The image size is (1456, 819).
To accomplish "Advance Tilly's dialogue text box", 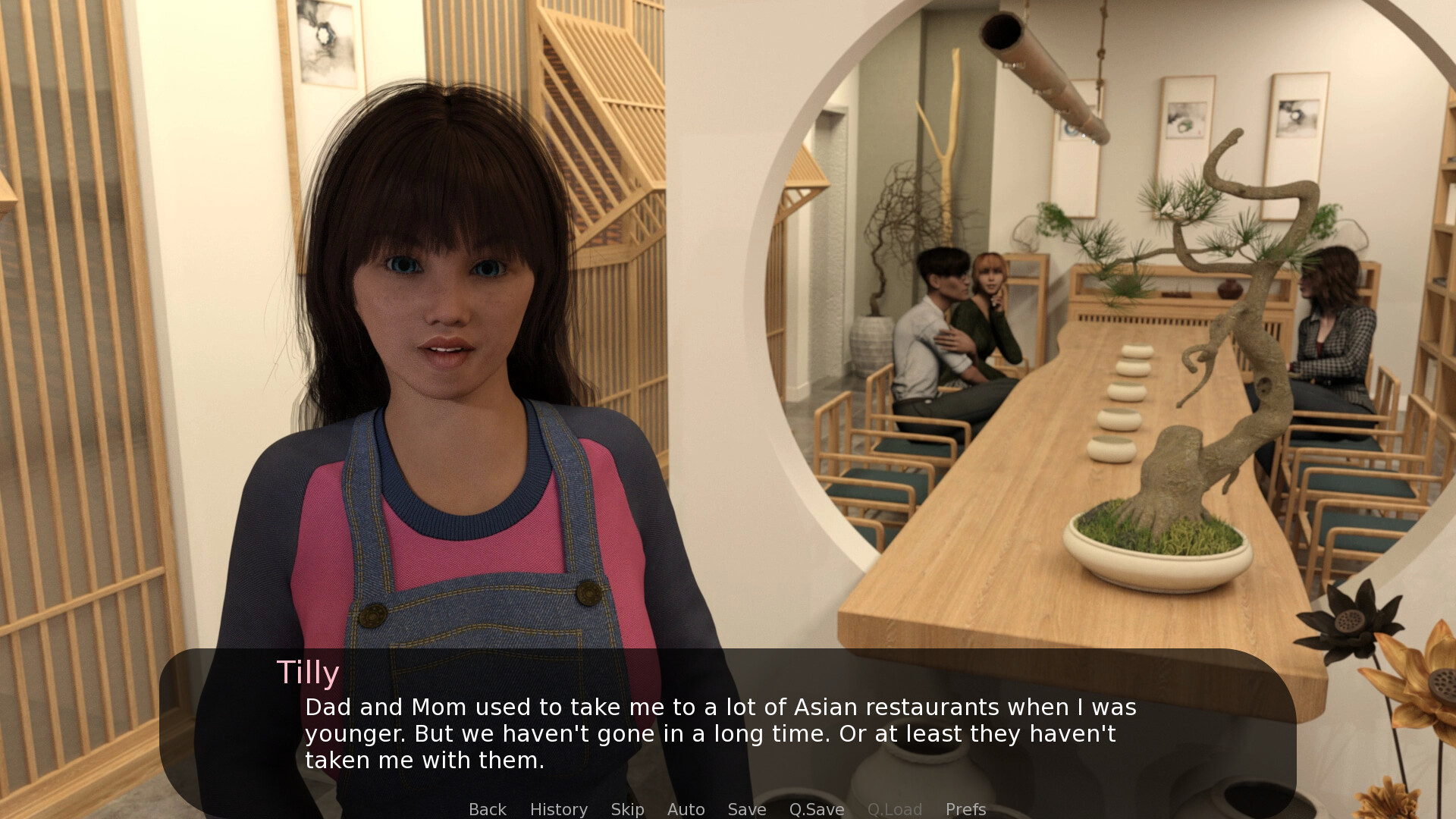I will (x=720, y=733).
